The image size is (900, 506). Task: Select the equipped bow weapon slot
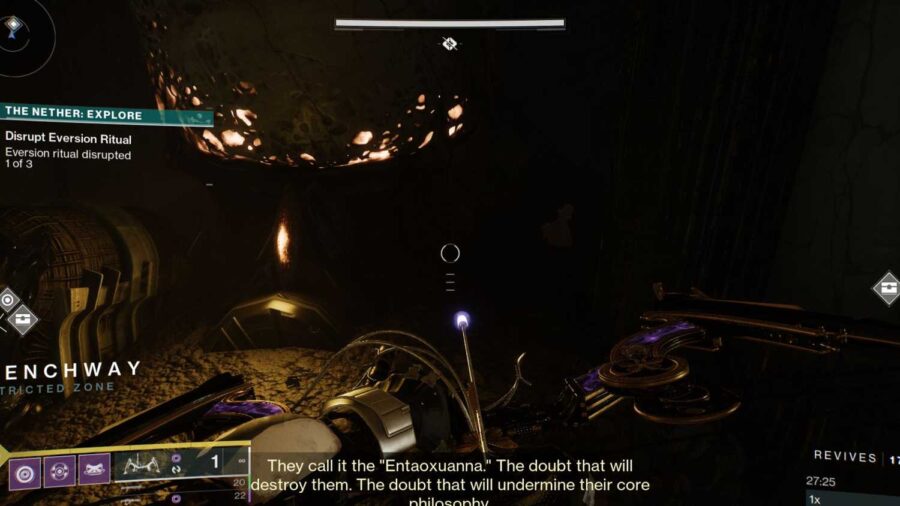click(x=143, y=464)
